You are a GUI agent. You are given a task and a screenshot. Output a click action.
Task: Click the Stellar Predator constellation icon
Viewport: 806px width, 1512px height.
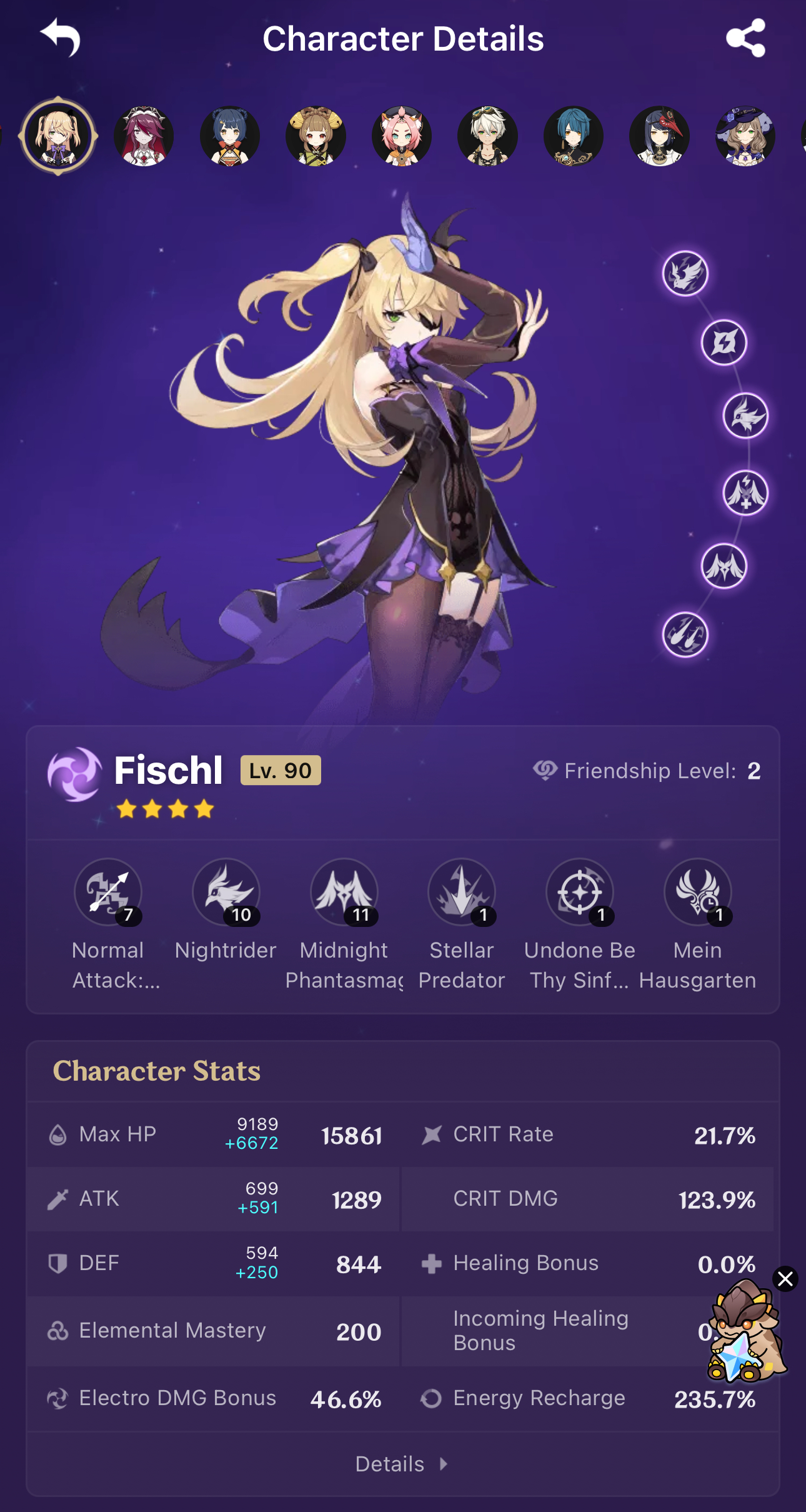[x=462, y=893]
